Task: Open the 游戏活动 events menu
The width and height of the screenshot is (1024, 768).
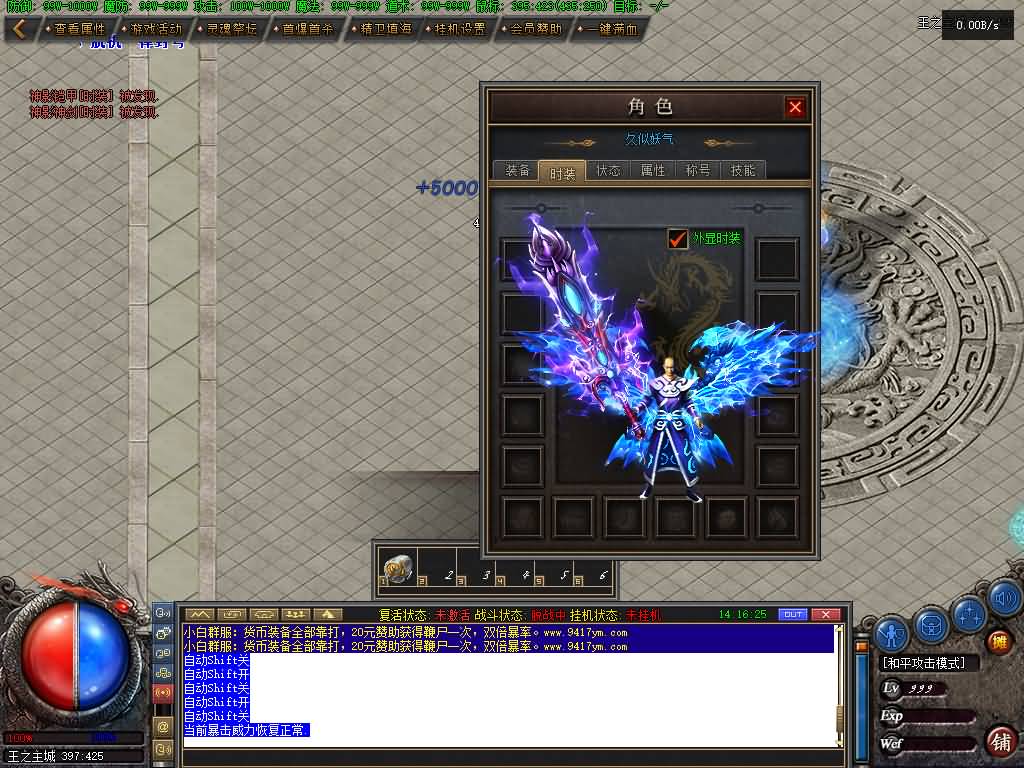Action: pyautogui.click(x=153, y=29)
